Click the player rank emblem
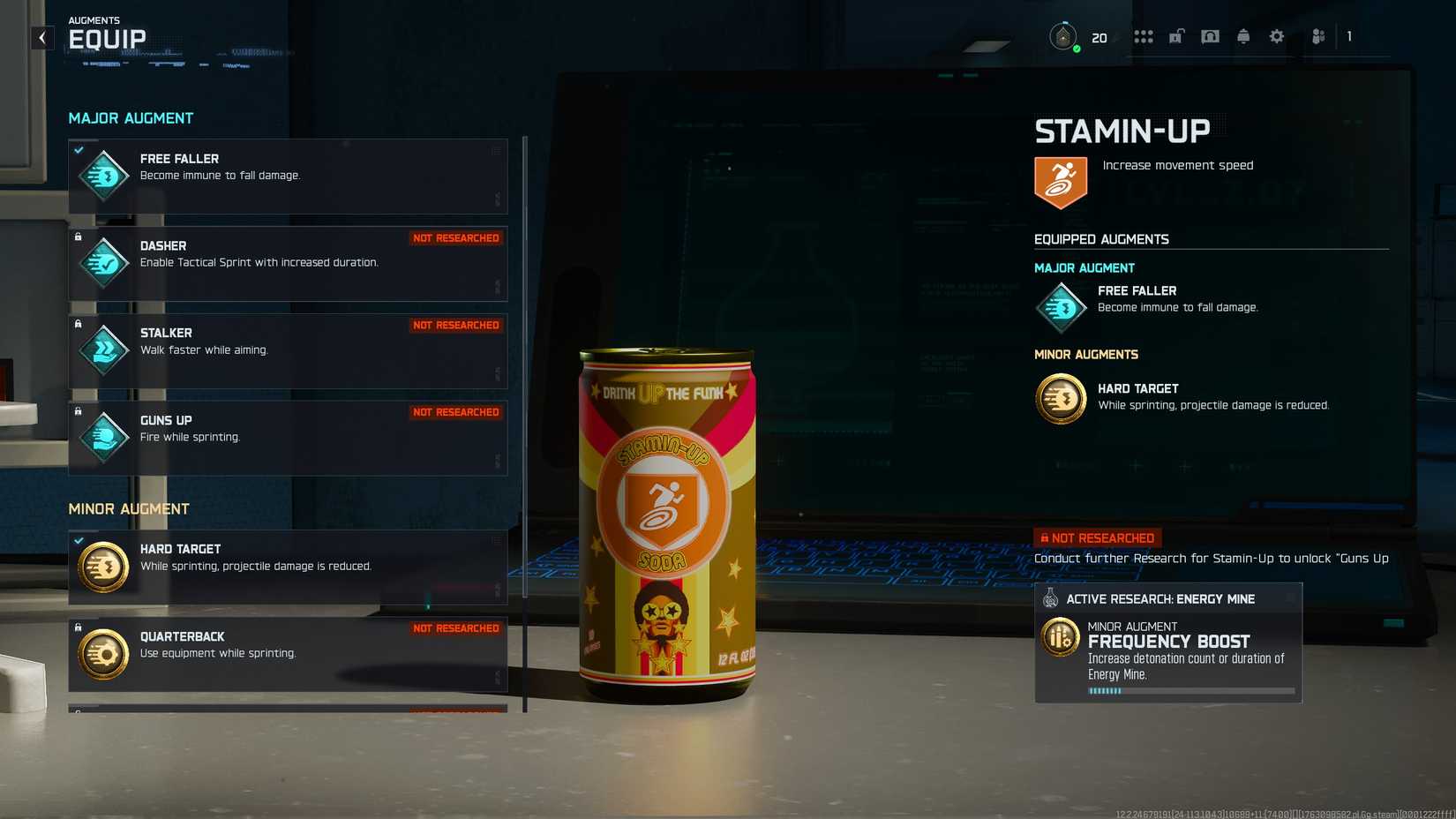1456x819 pixels. click(x=1063, y=37)
